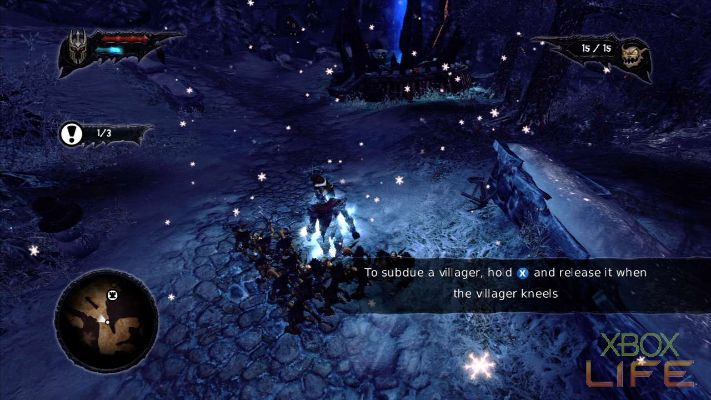Open the exclamation mark objective tracker
The height and width of the screenshot is (400, 711).
(x=73, y=132)
